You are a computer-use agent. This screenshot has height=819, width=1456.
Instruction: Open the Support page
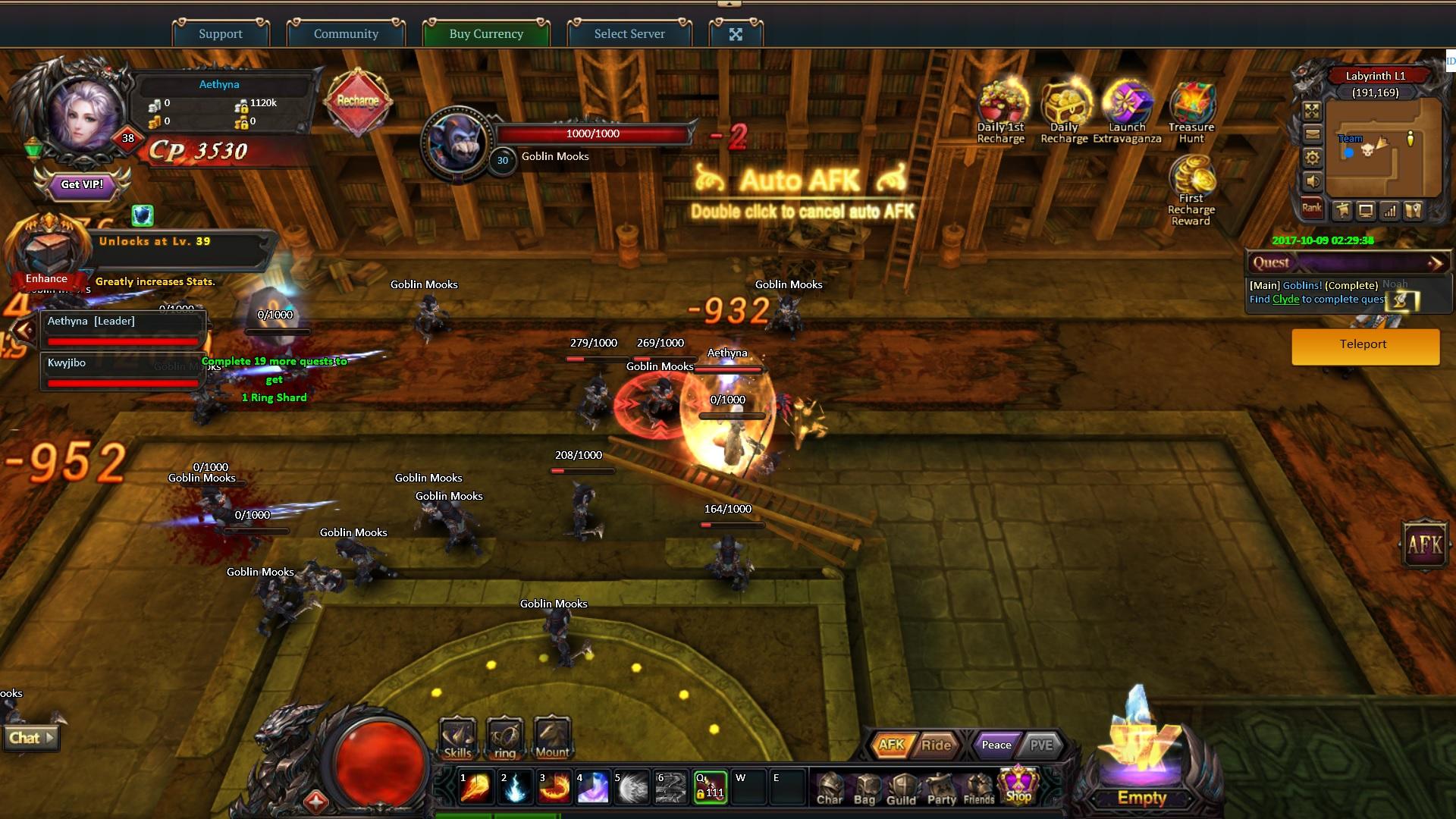pyautogui.click(x=221, y=33)
